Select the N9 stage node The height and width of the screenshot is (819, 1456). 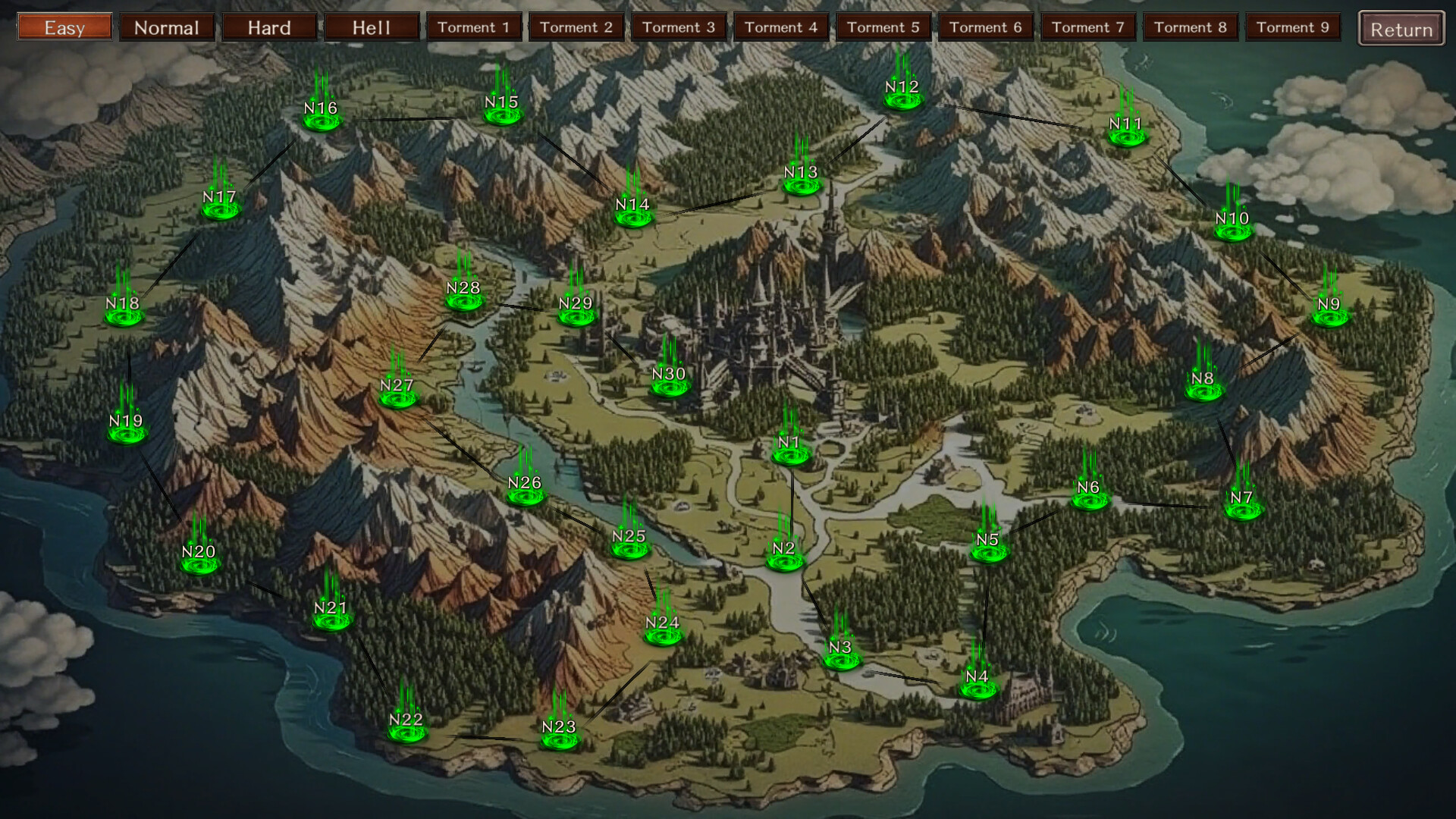point(1329,312)
